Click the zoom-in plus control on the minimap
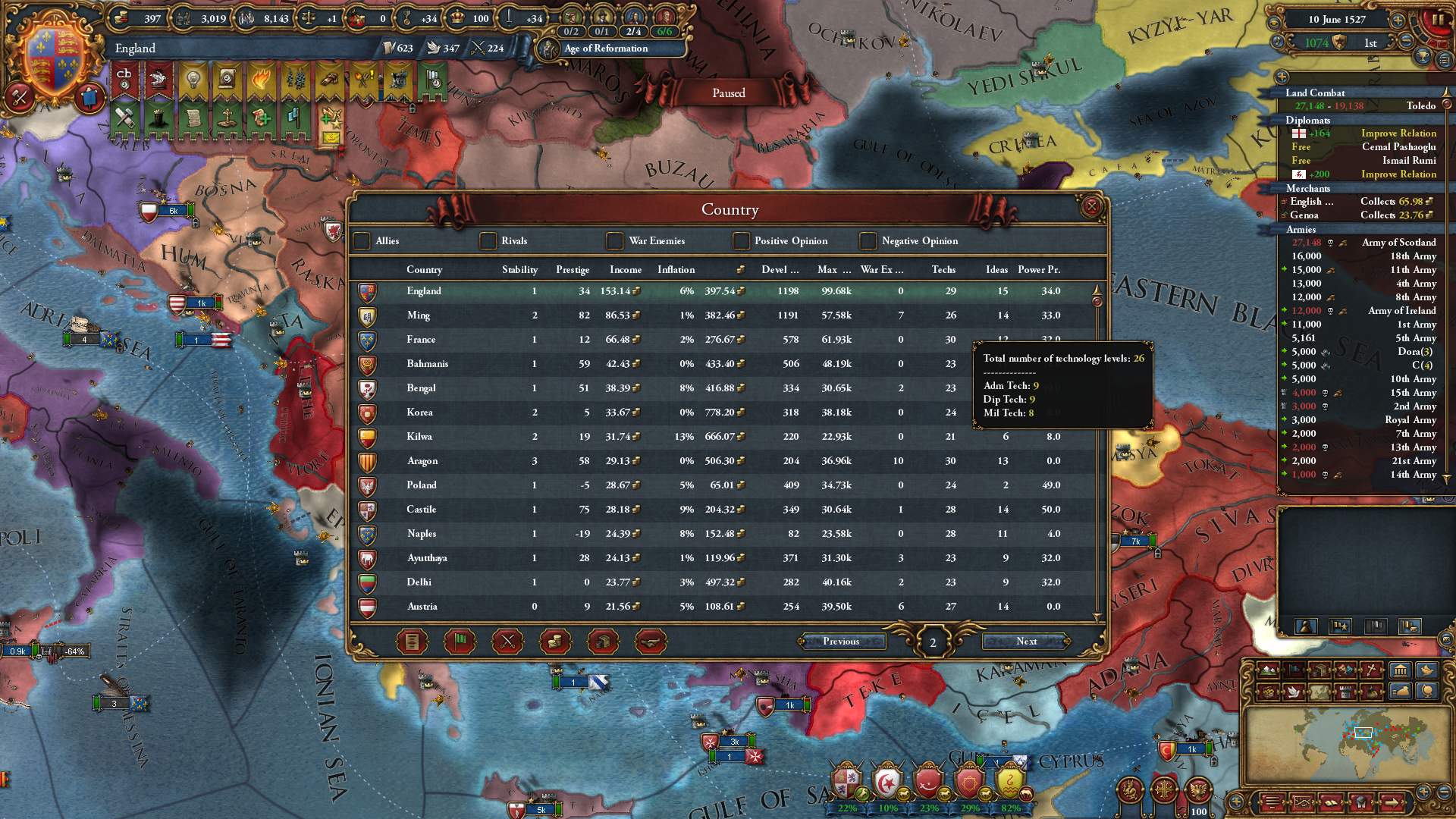 (1423, 793)
